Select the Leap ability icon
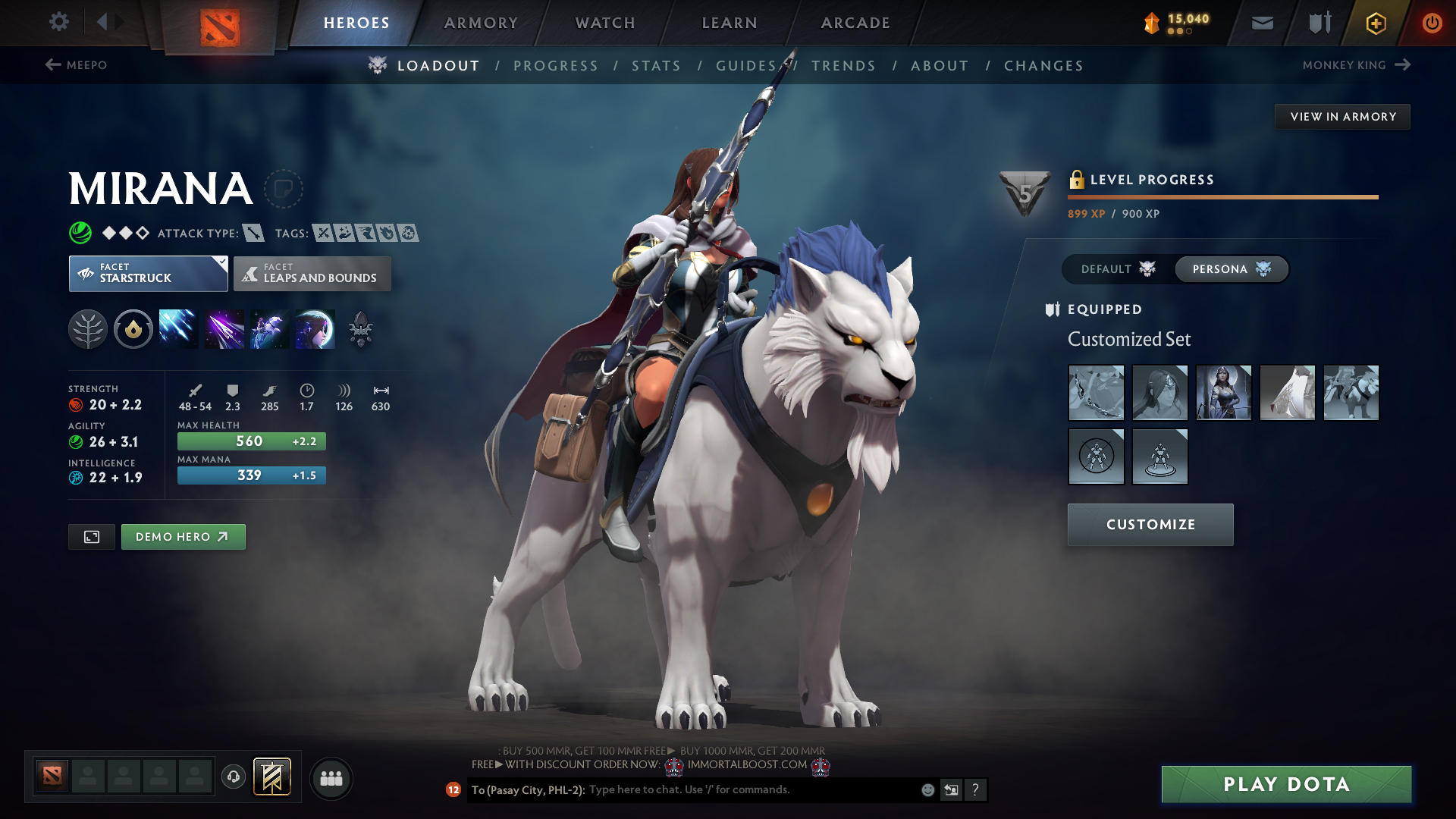This screenshot has height=819, width=1456. pos(268,328)
